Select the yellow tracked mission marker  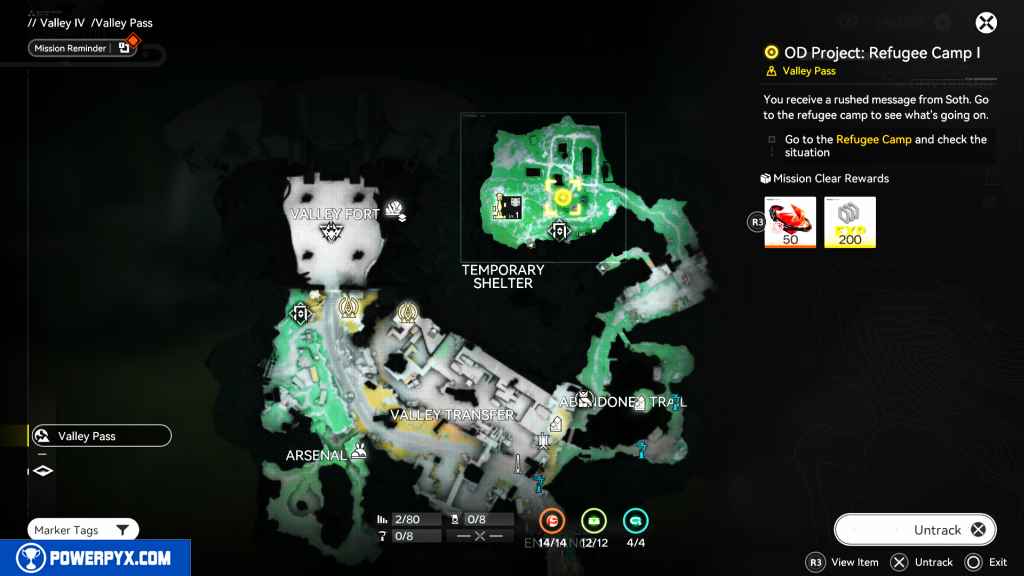tap(563, 197)
